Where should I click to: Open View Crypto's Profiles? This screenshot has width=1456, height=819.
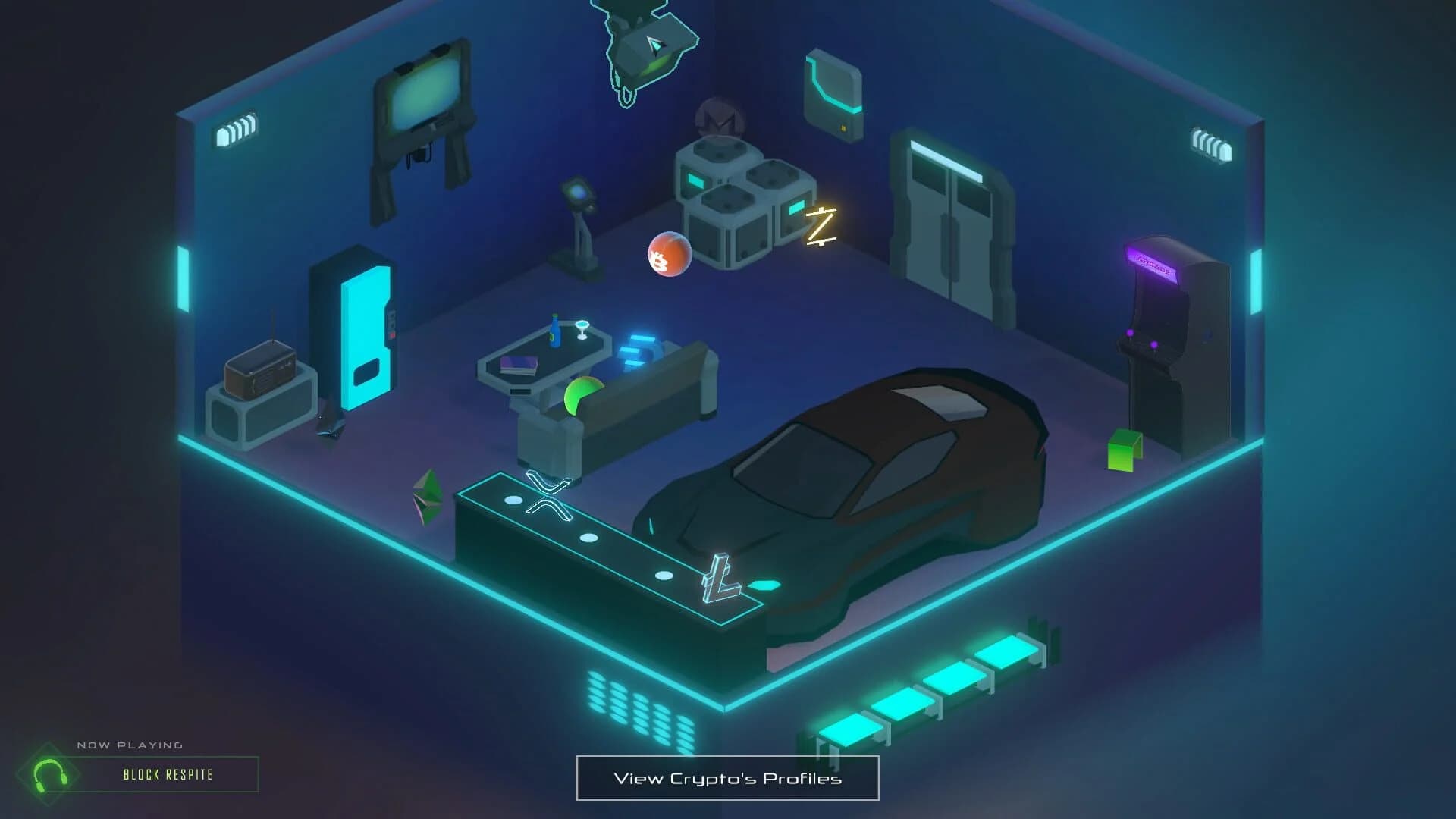(726, 777)
